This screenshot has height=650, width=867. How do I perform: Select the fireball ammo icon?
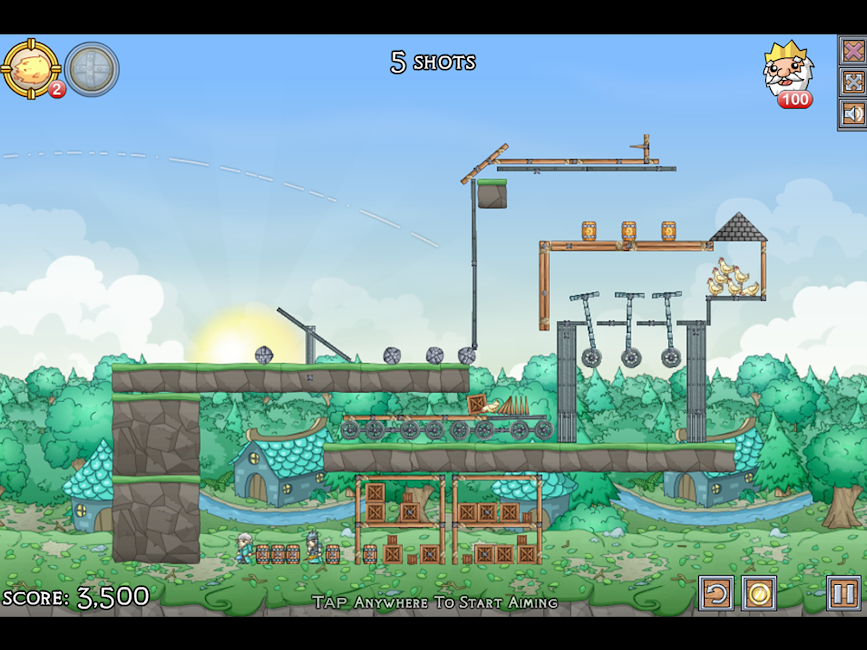point(31,68)
